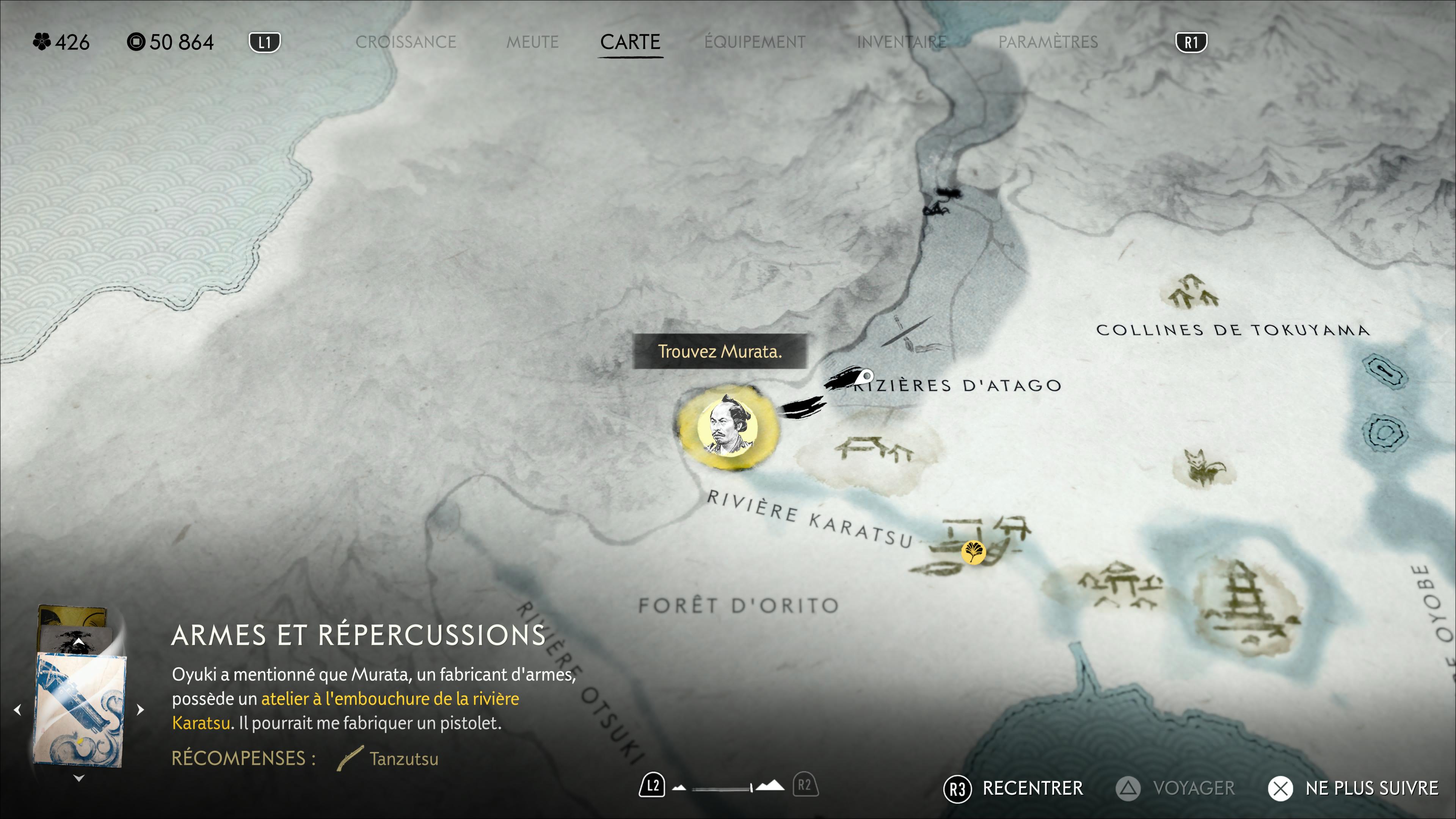Show the previous quest card with left arrow
The height and width of the screenshot is (819, 1456).
(x=17, y=709)
